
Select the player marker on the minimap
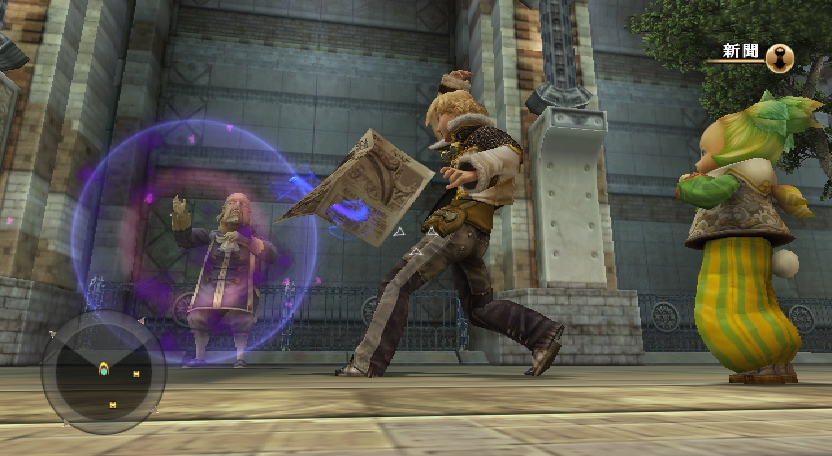103,370
